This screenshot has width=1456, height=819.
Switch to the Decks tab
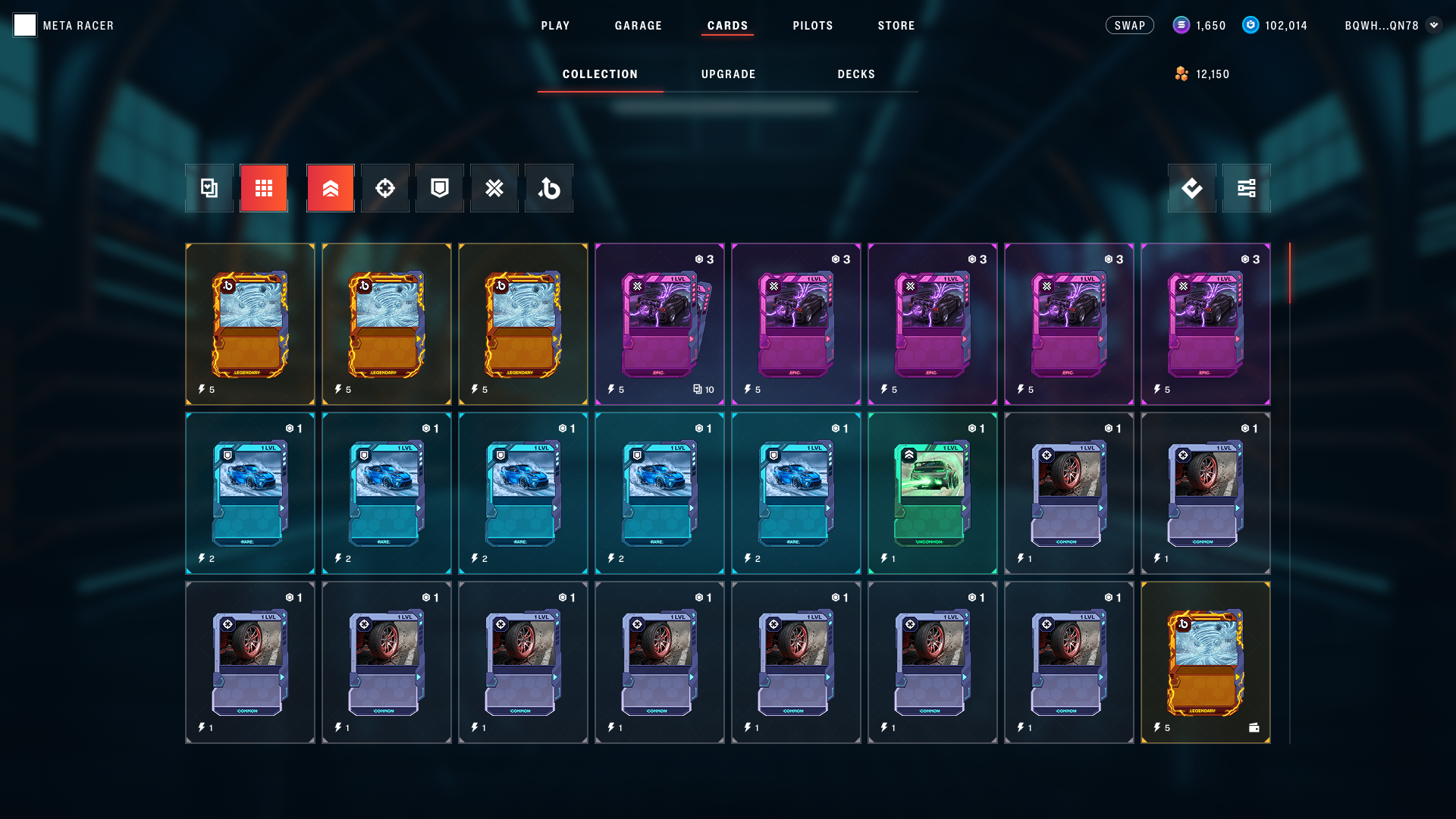point(856,74)
